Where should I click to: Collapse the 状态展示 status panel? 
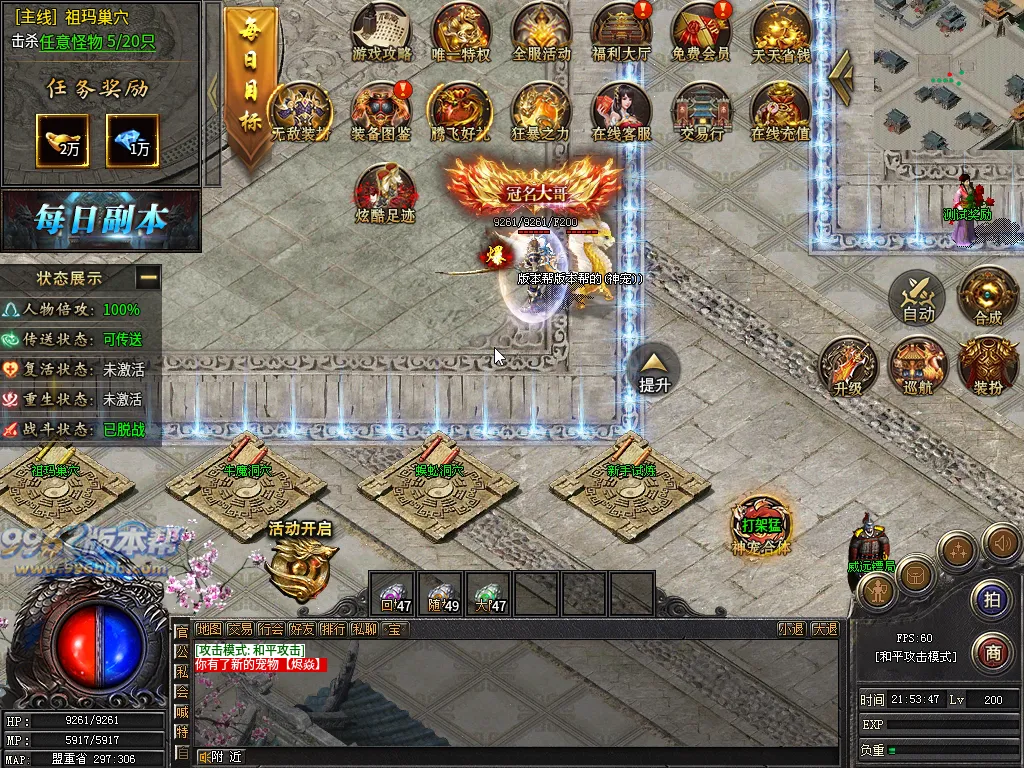[149, 277]
